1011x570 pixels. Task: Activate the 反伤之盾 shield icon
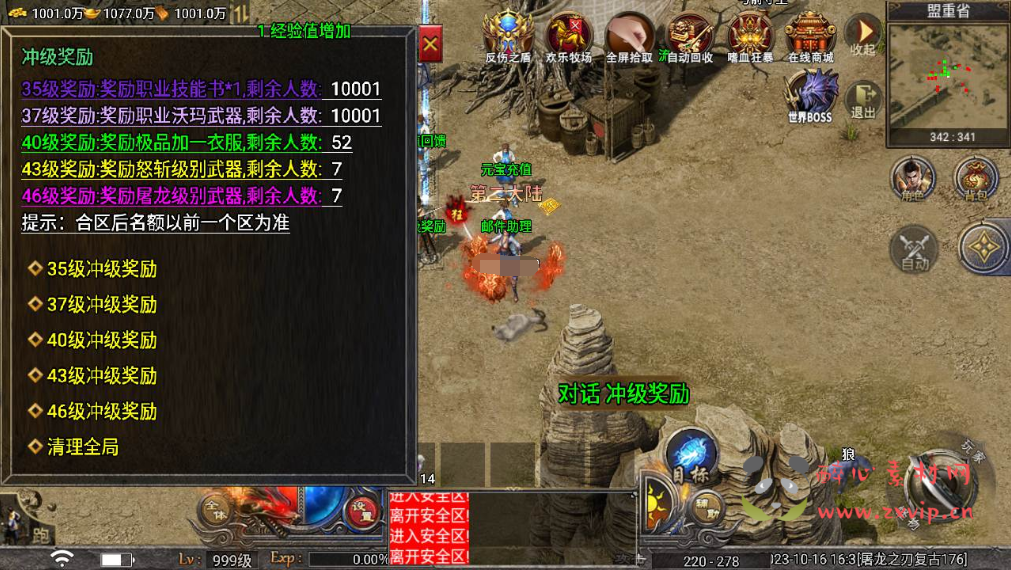(508, 36)
